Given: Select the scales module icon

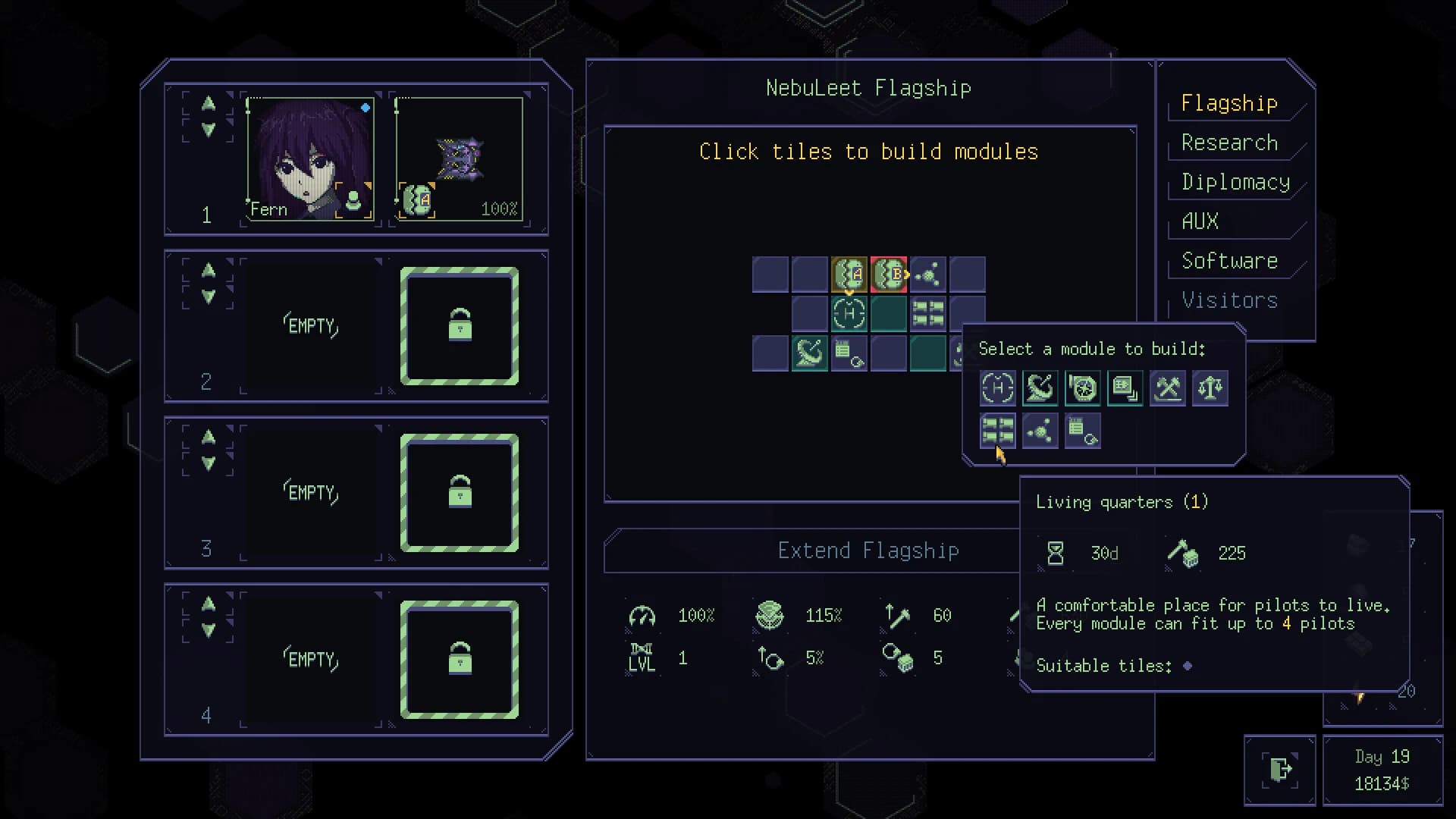Looking at the screenshot, I should tap(1210, 388).
